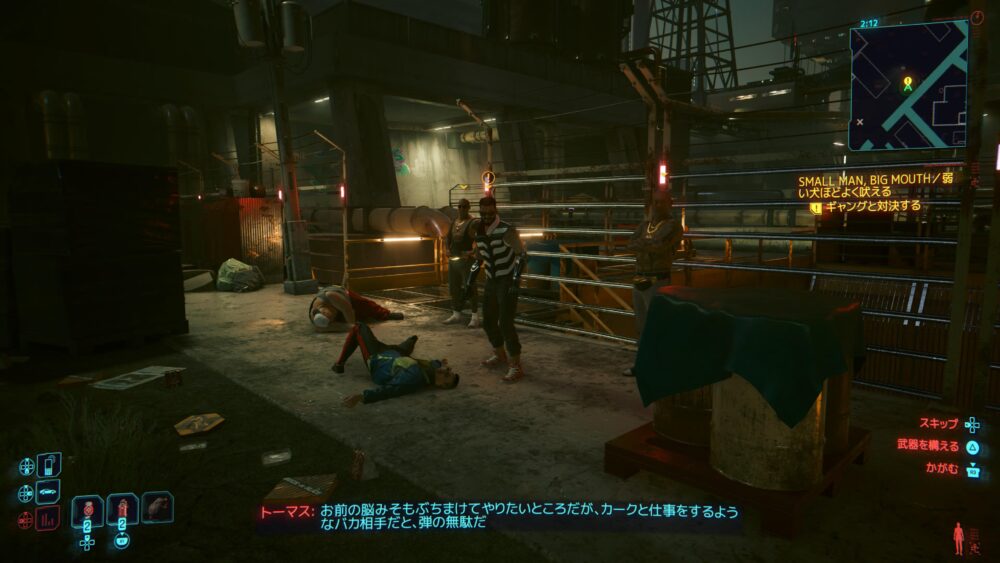Open the city minimap

tap(908, 85)
